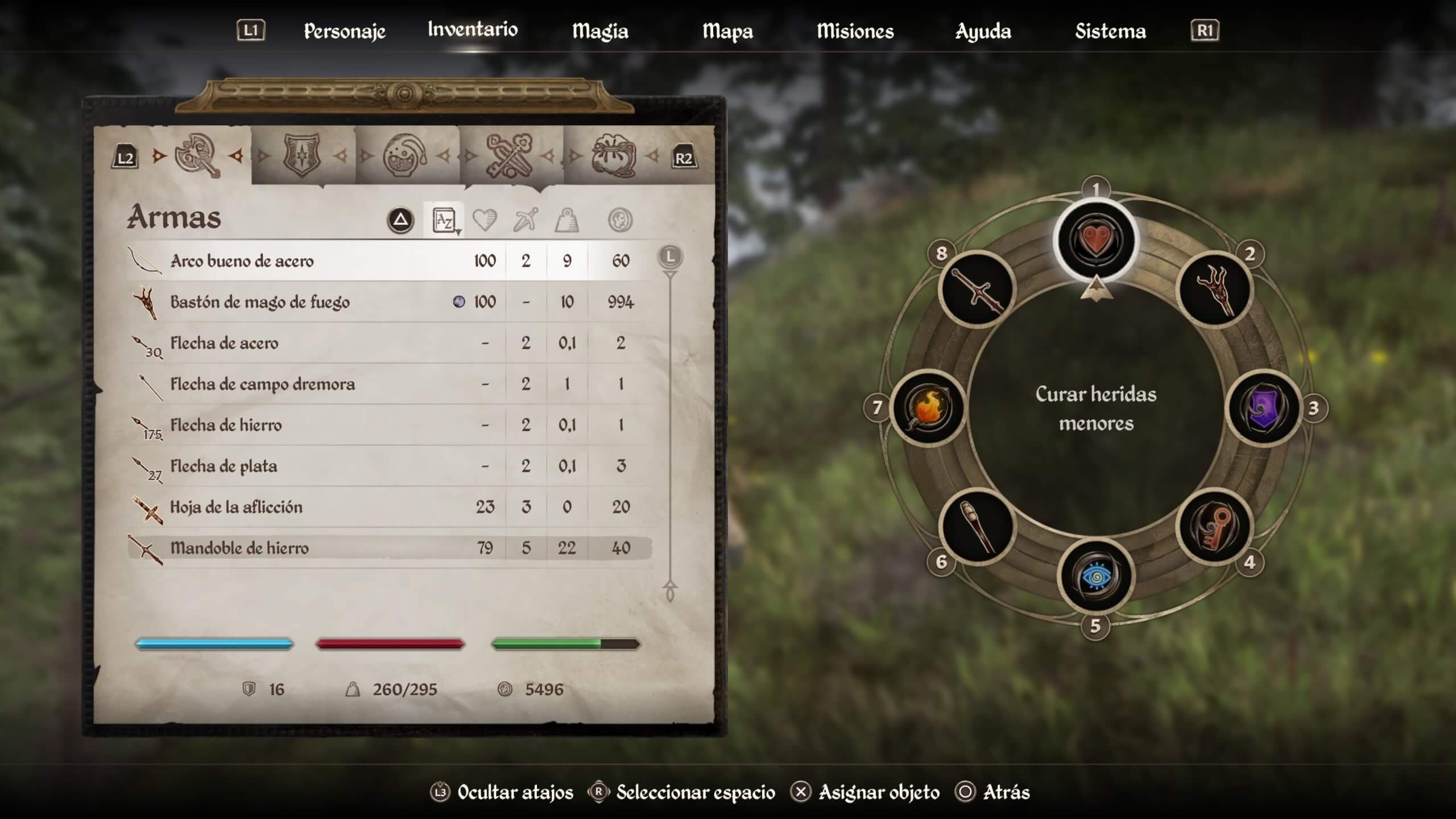Show the miscellaneous pouch category
Image resolution: width=1456 pixels, height=819 pixels.
point(613,155)
